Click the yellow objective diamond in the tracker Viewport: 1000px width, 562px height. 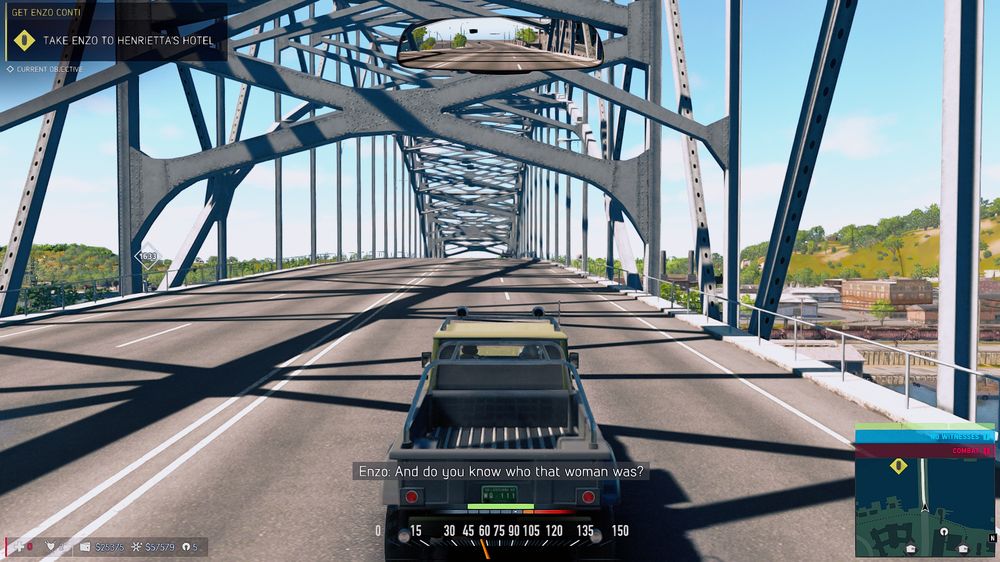[x=25, y=41]
